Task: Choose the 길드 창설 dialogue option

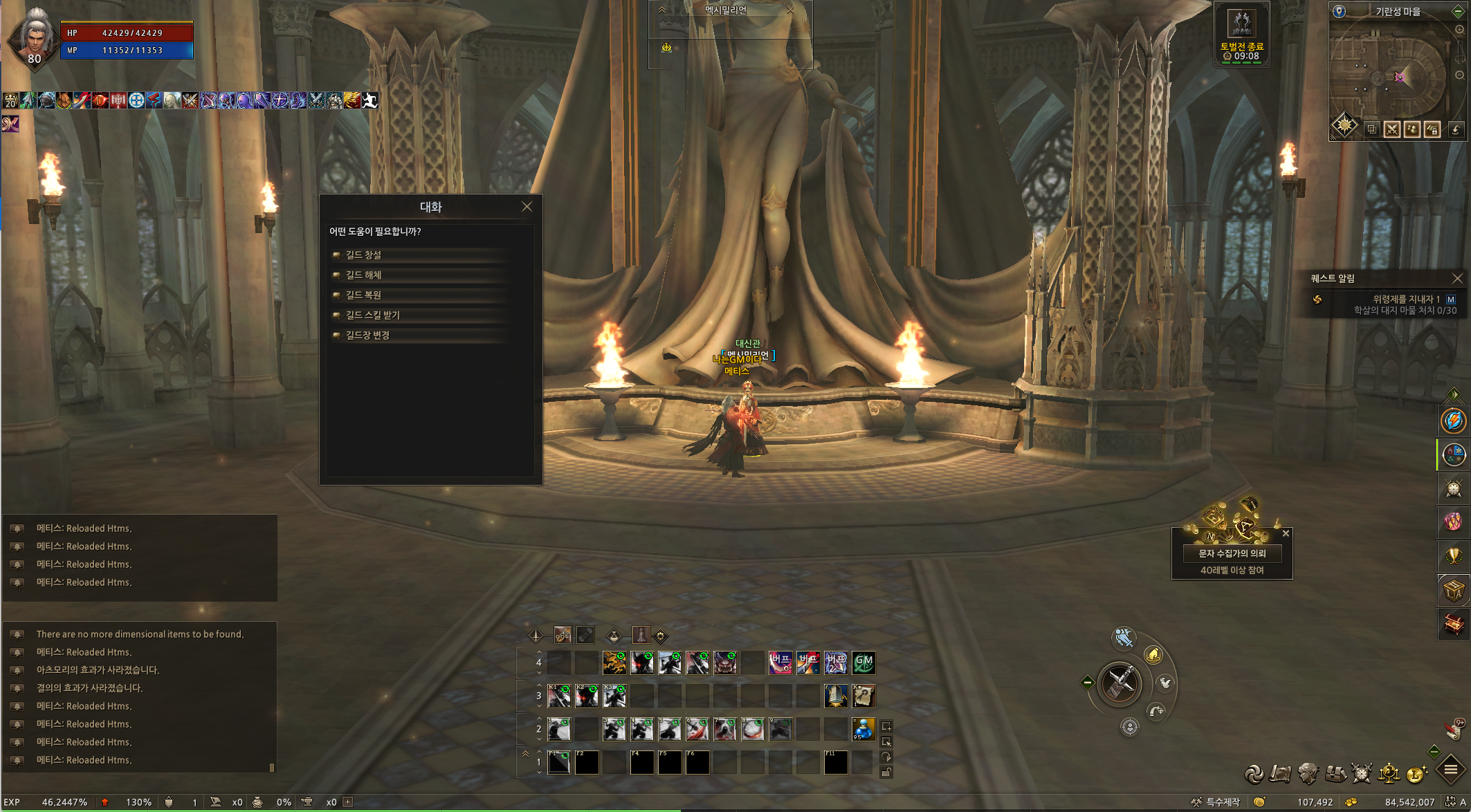Action: [x=364, y=255]
